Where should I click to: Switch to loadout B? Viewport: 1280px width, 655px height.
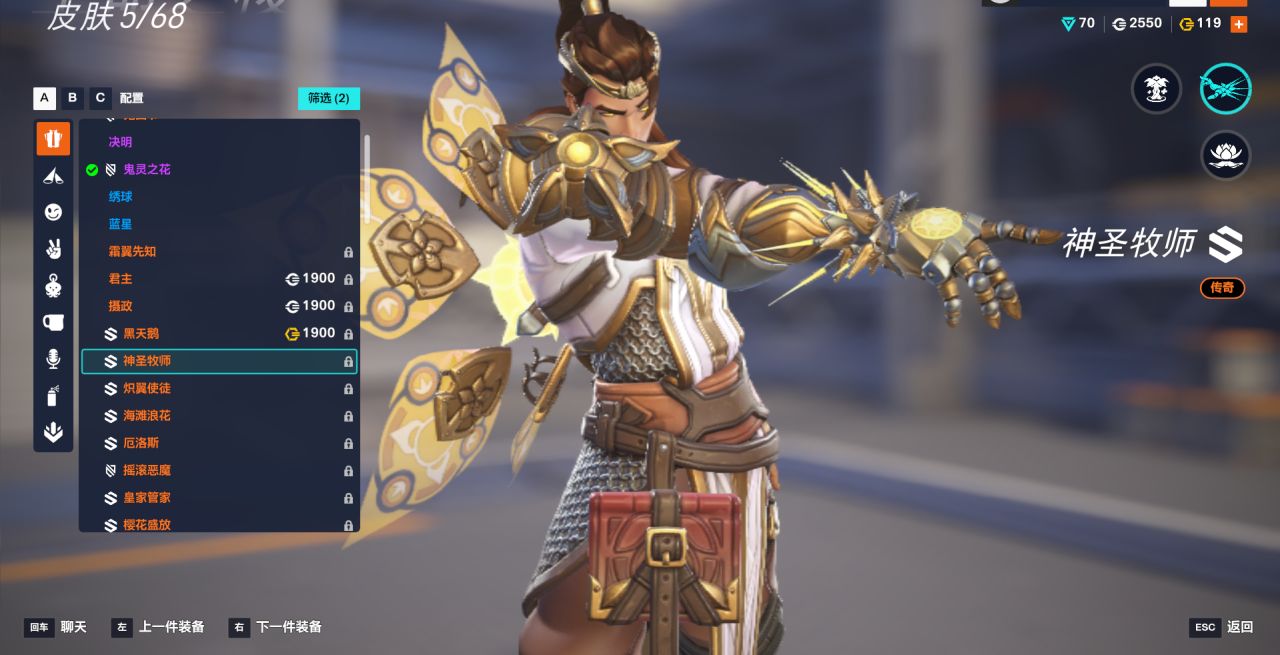click(x=72, y=98)
